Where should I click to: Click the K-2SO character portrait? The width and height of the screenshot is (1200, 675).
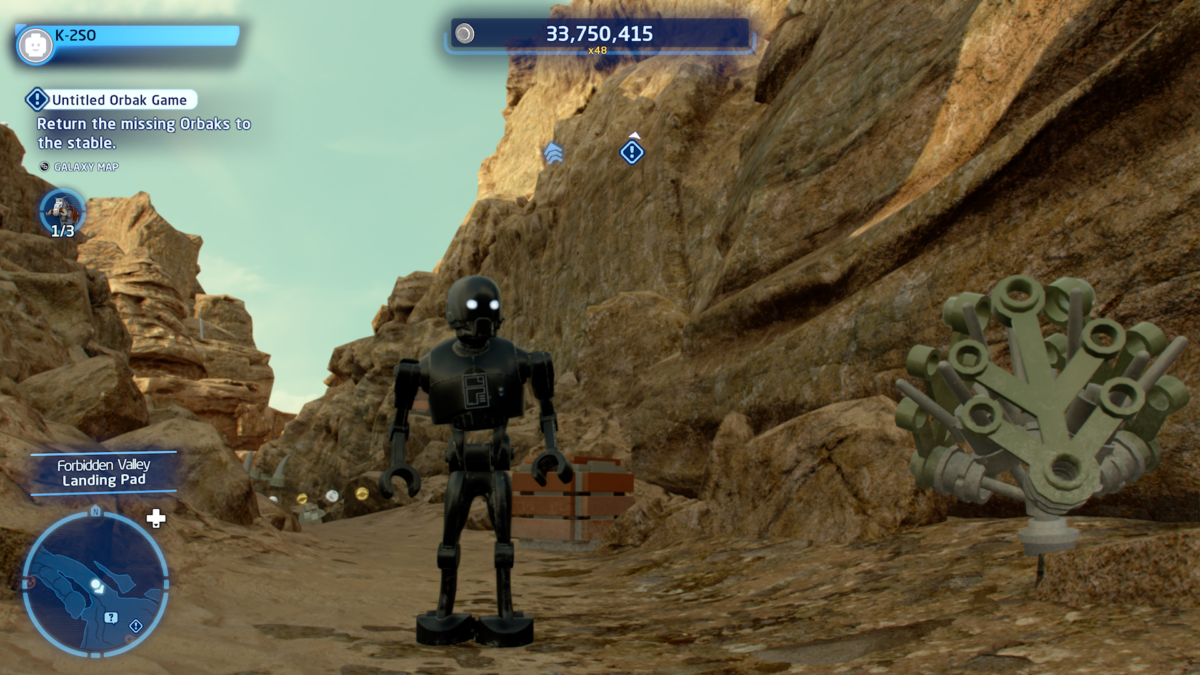[x=36, y=45]
